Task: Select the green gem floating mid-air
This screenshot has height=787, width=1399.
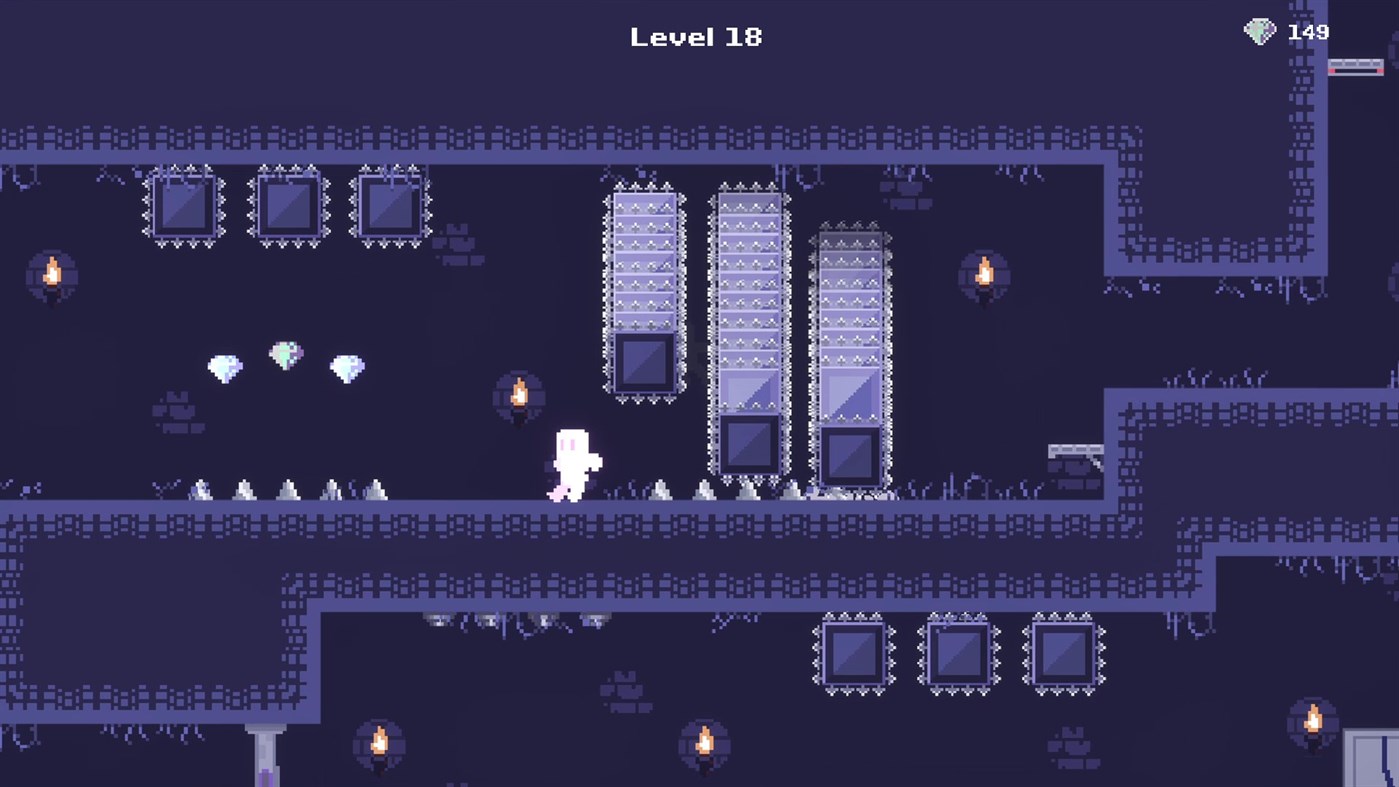Action: (286, 356)
